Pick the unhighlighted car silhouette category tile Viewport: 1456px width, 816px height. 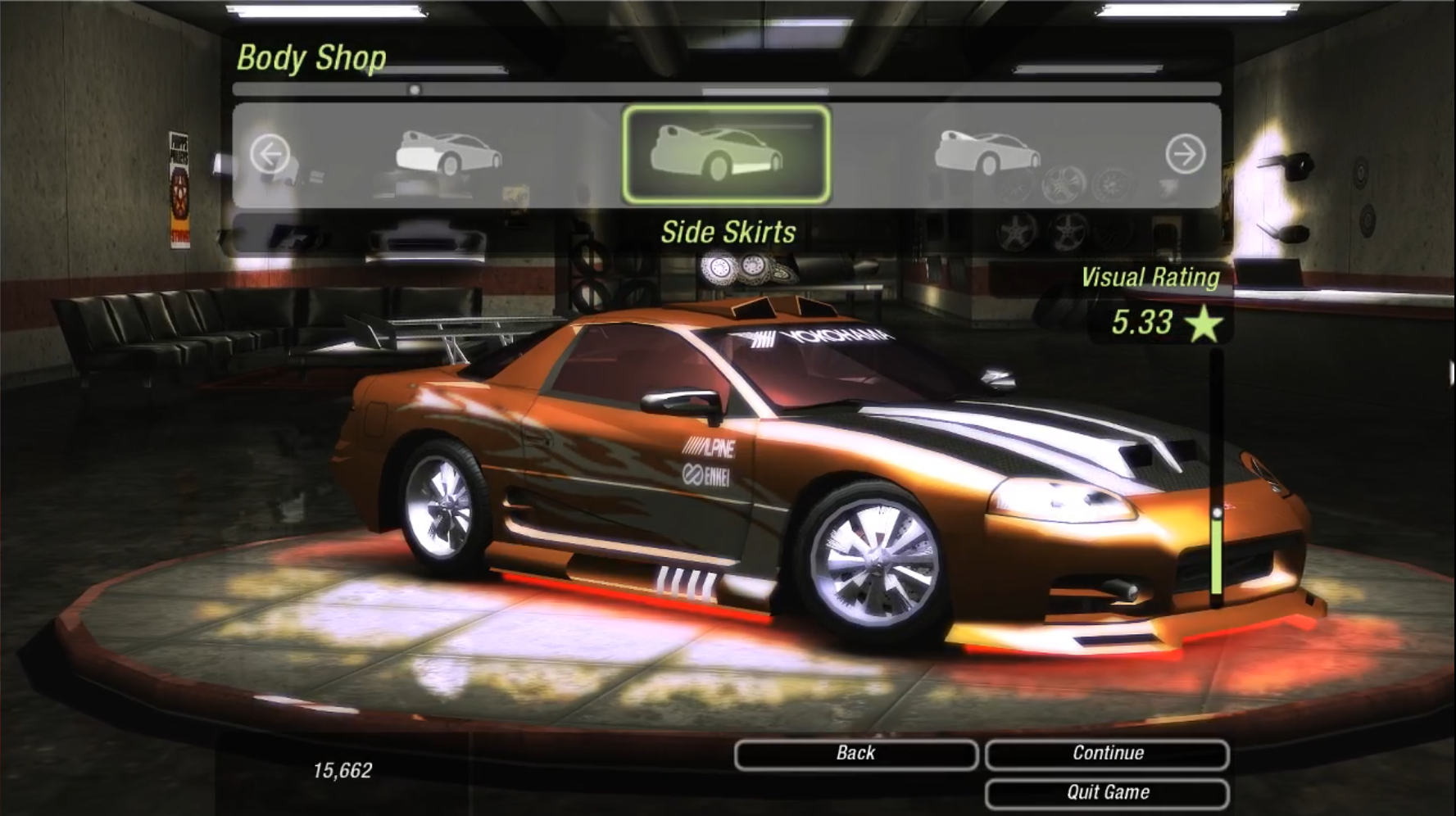pos(987,152)
